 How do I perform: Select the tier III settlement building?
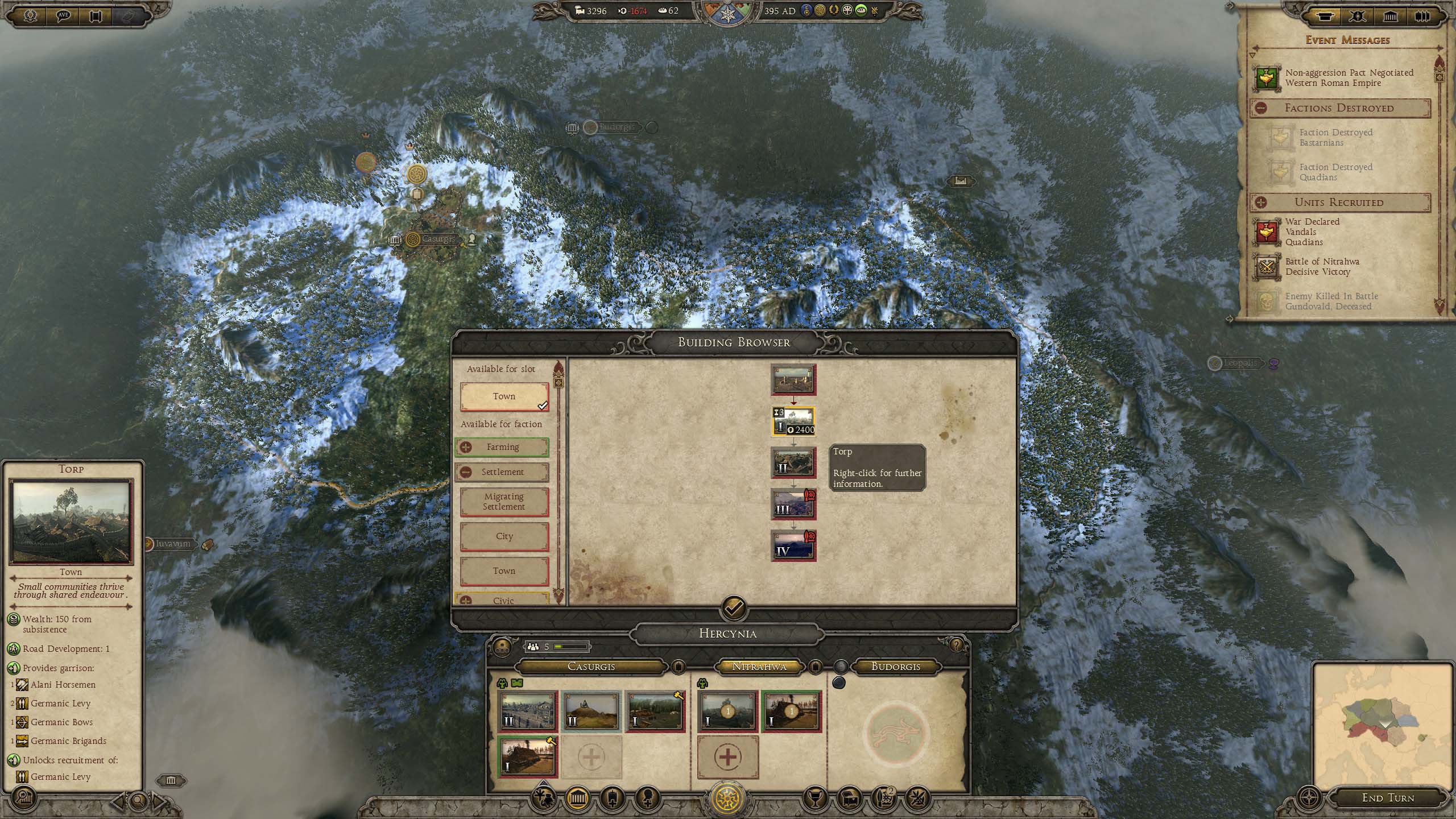(x=793, y=504)
